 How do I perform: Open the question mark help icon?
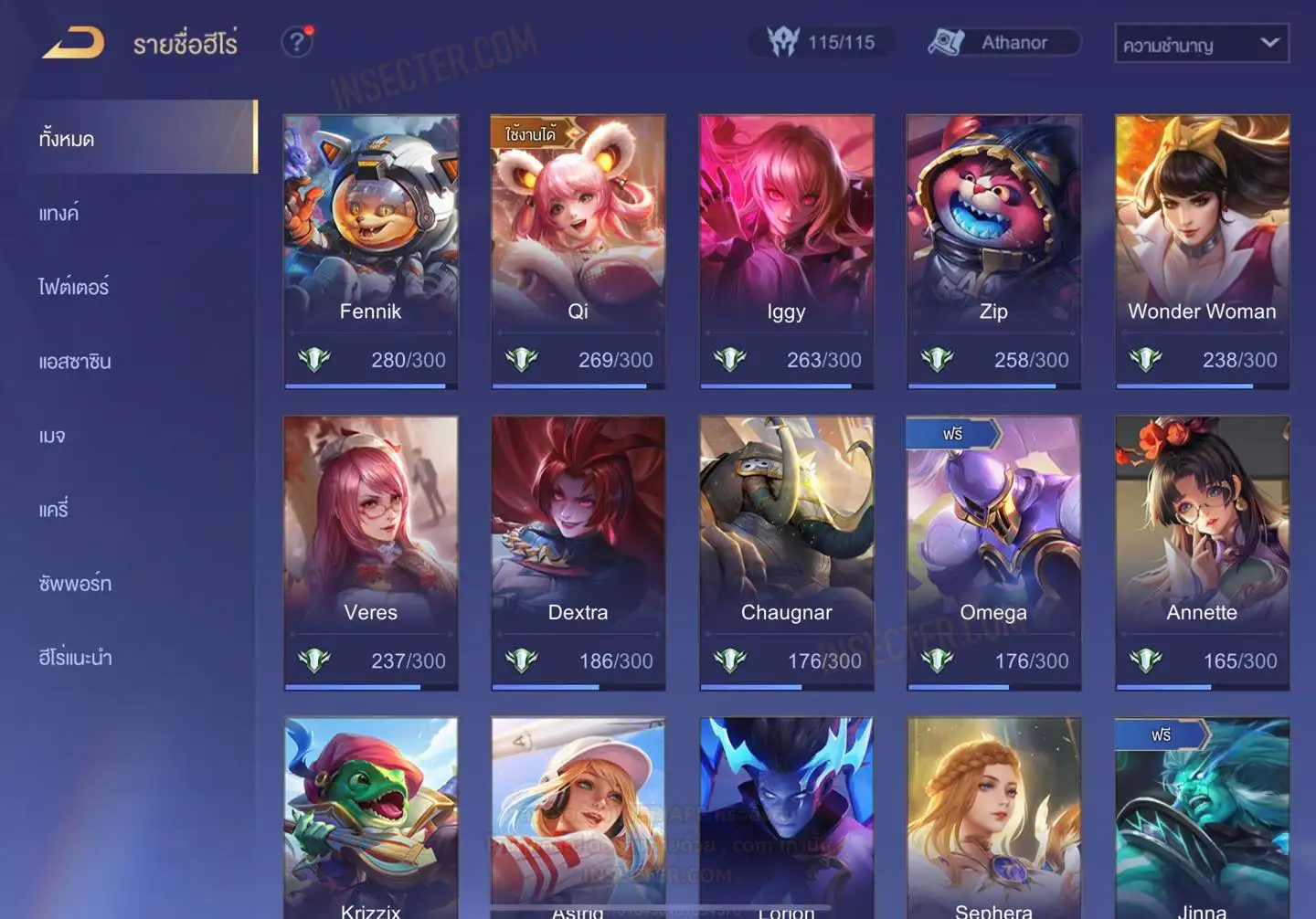(296, 42)
